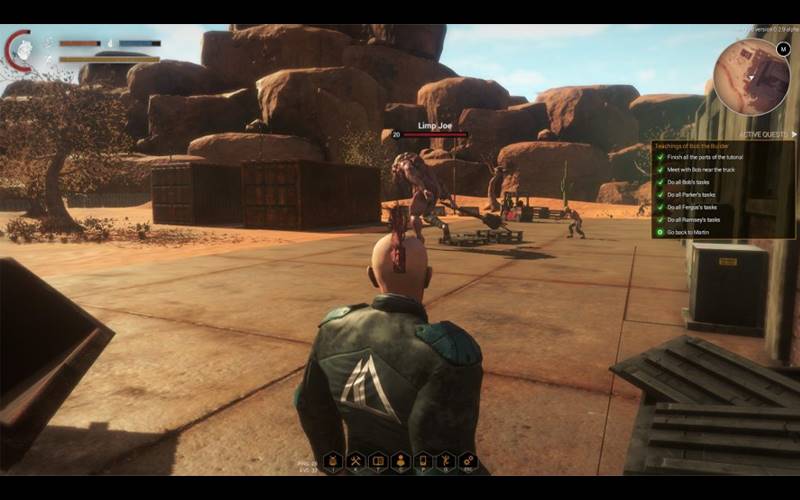Collapse the Active Quests arrow
This screenshot has height=500, width=800.
pos(792,133)
